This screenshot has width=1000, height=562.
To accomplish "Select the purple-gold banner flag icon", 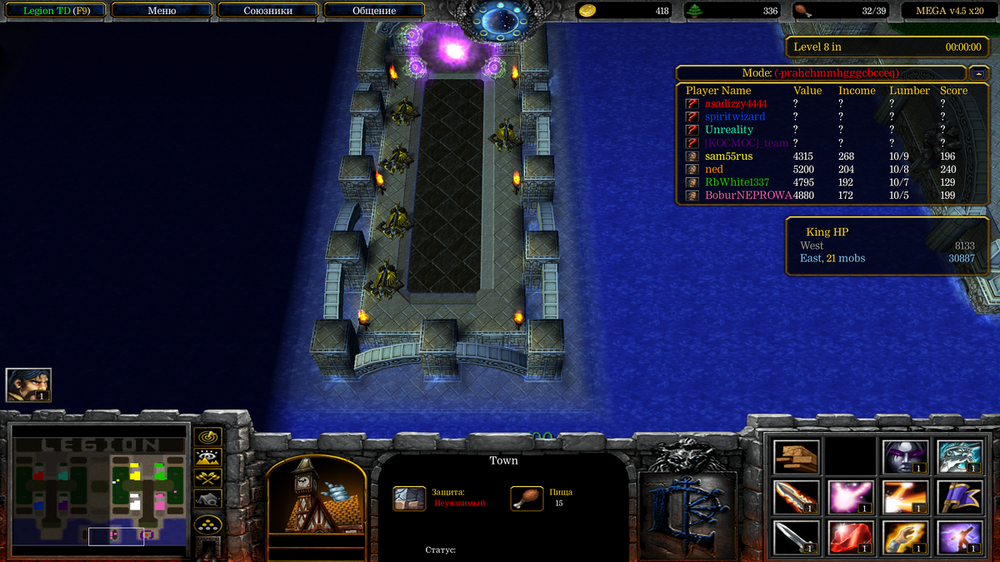I will coord(959,496).
